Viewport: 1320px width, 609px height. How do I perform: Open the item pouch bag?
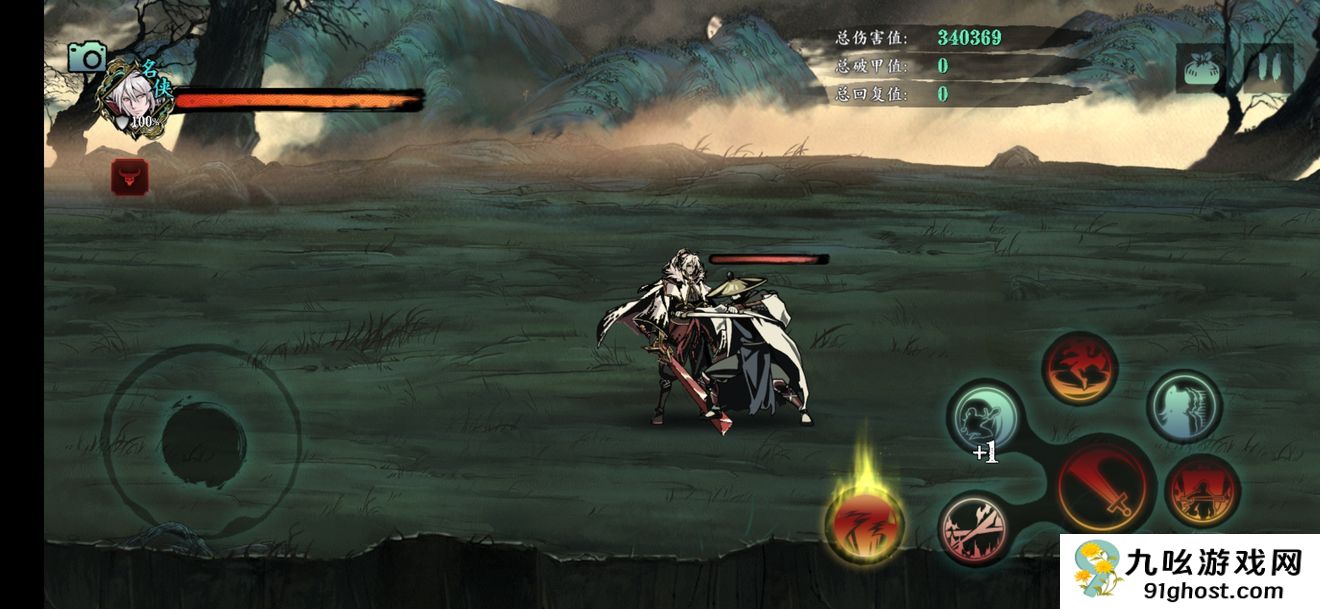click(x=1200, y=69)
